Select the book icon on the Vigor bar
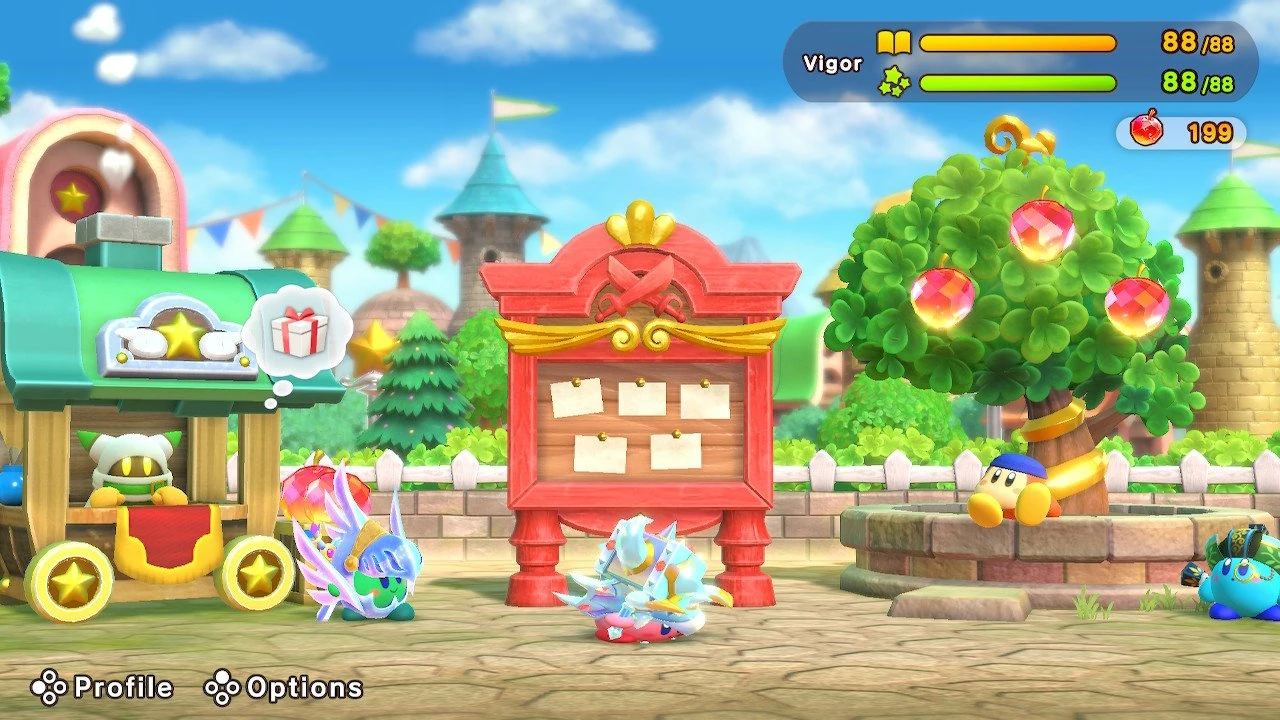 pos(897,42)
